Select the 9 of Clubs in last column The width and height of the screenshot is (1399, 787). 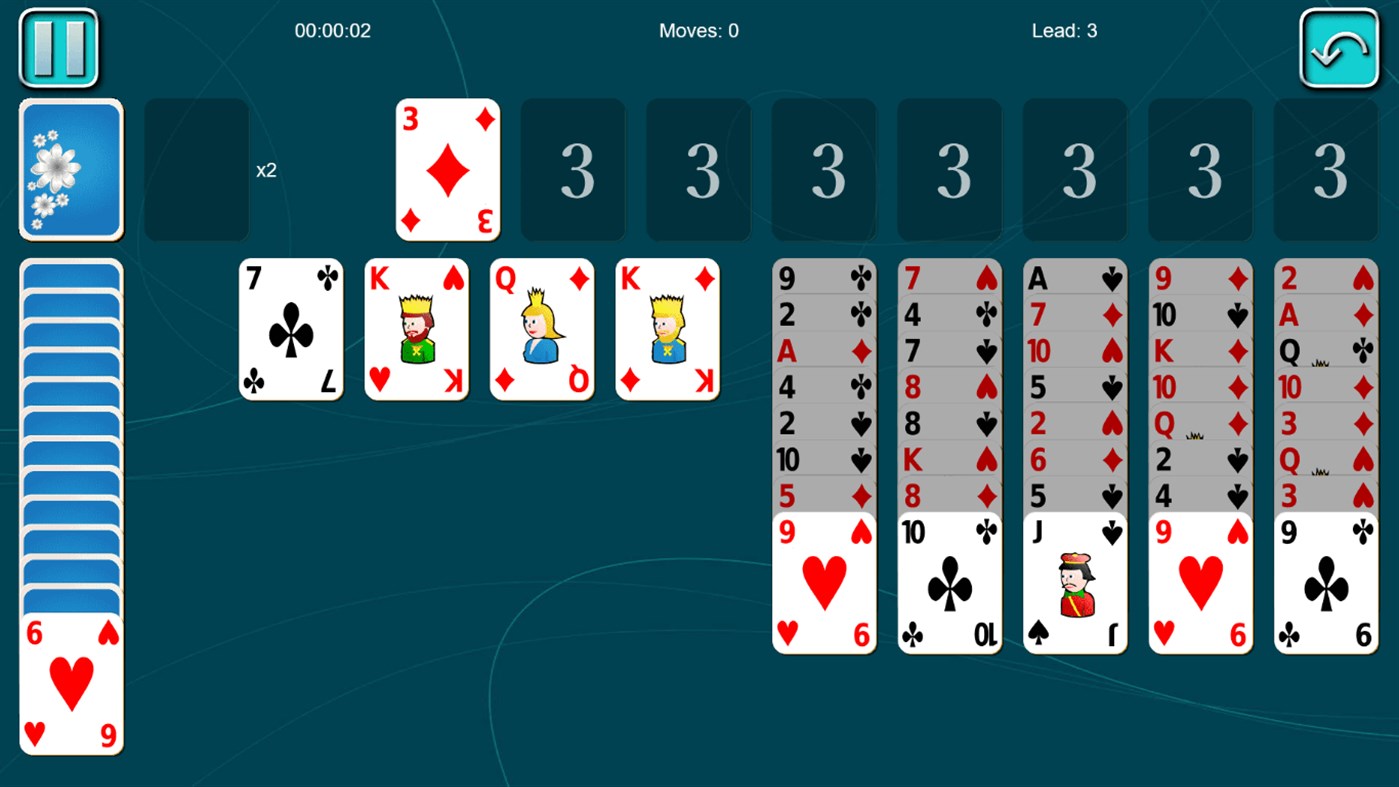[1324, 580]
